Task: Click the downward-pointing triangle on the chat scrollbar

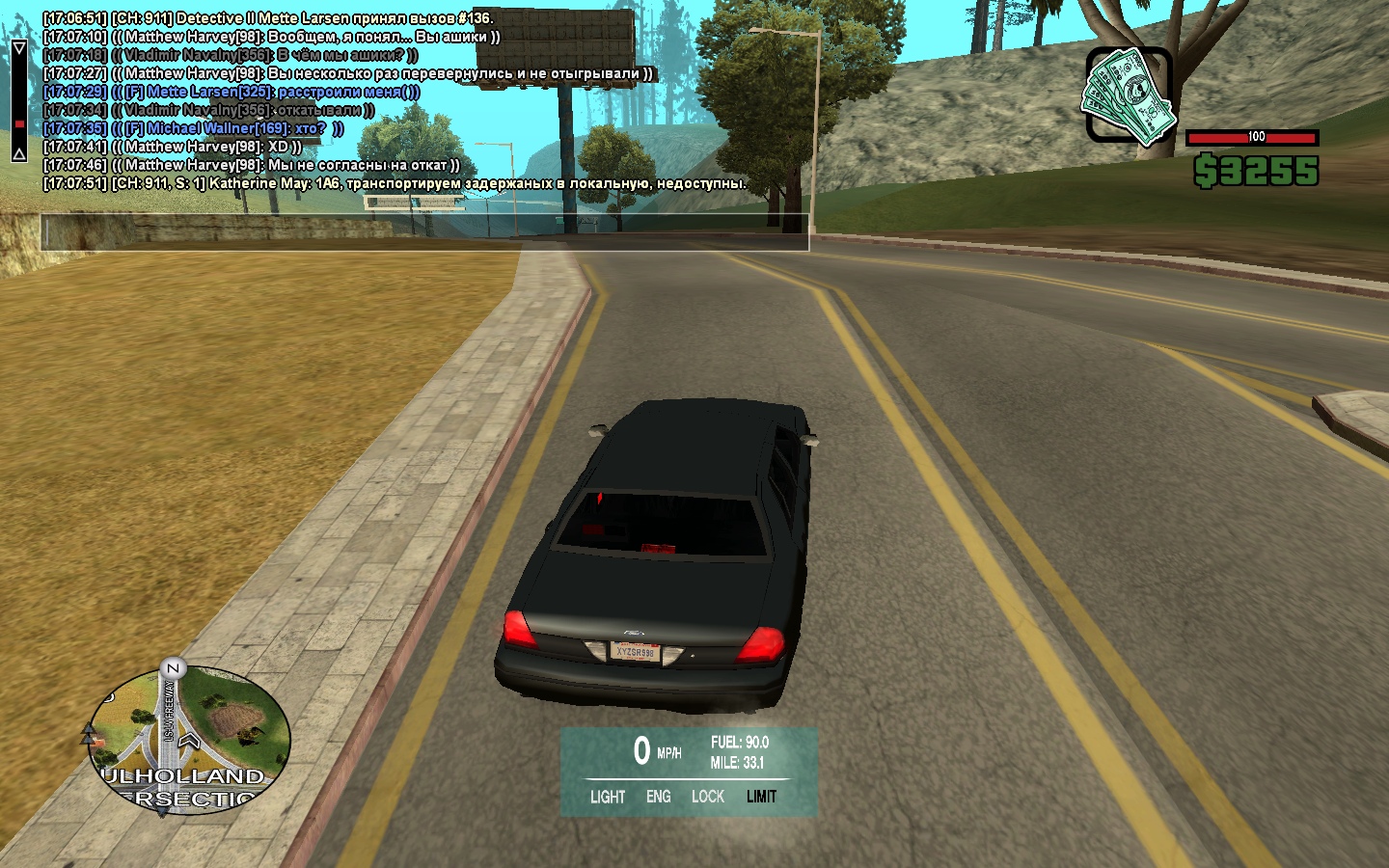Action: click(18, 48)
